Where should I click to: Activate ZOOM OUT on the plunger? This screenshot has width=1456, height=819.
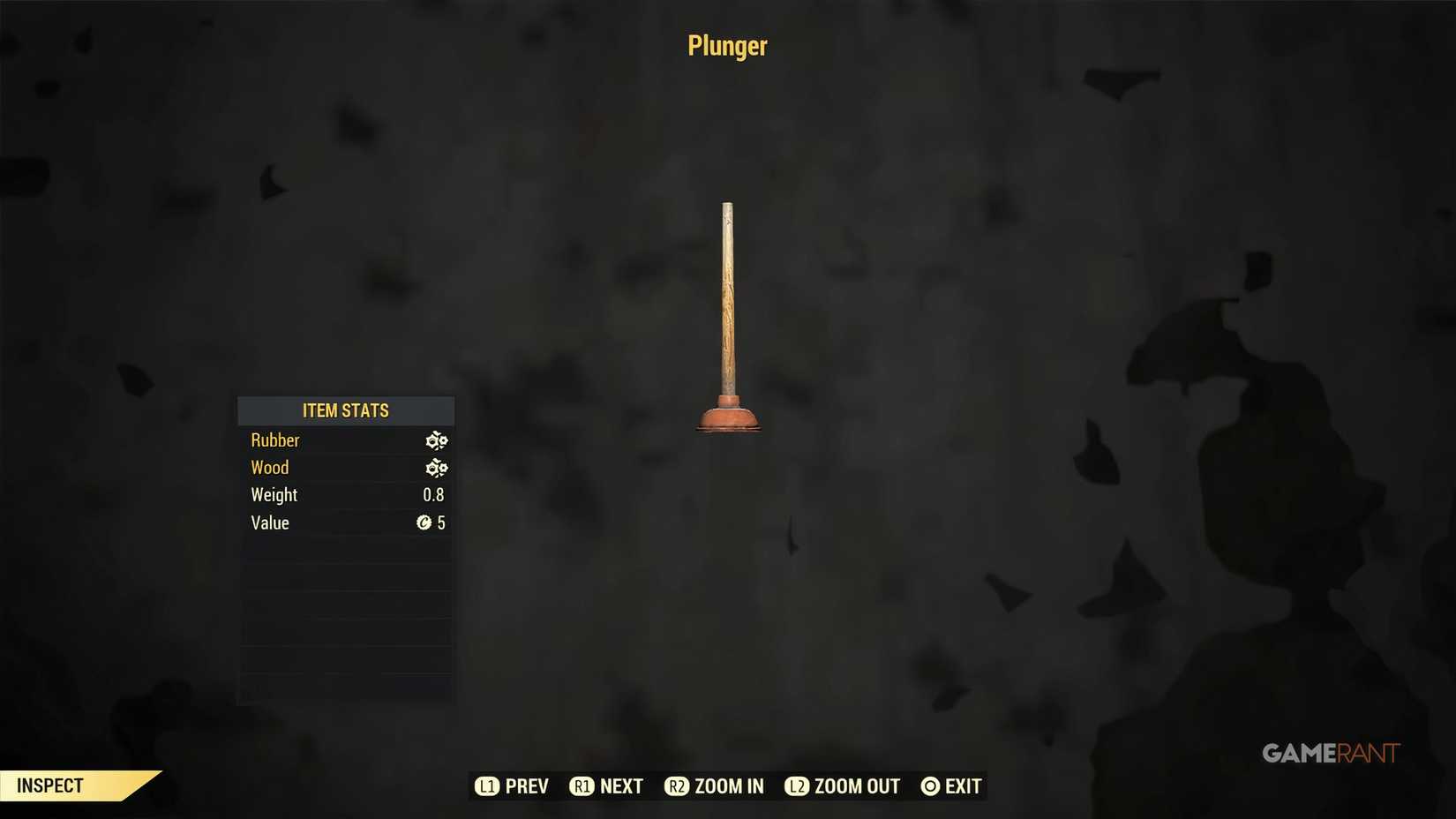pos(856,785)
